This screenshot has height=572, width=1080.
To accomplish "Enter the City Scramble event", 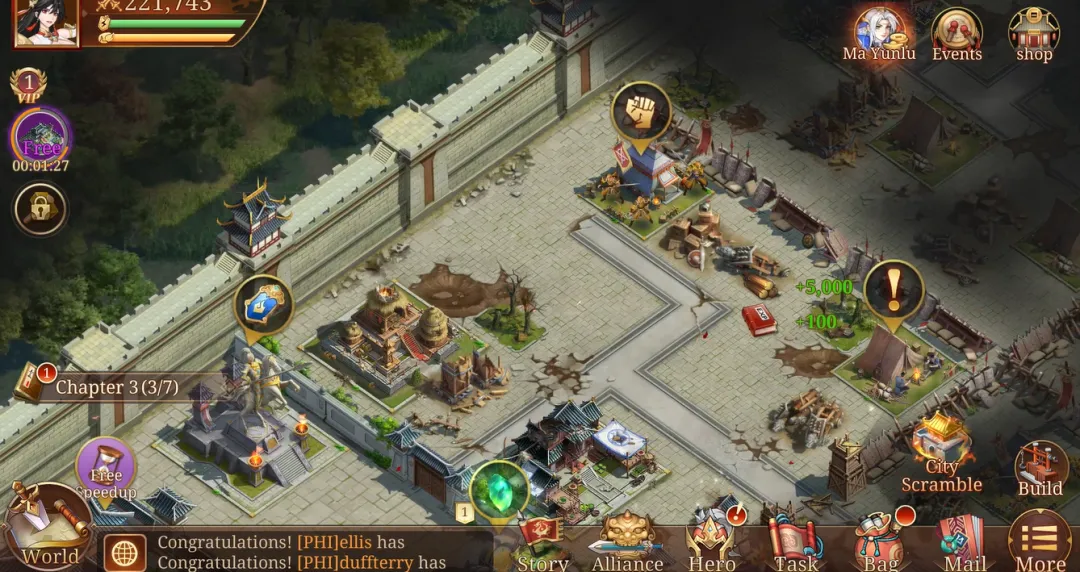I will tap(942, 455).
